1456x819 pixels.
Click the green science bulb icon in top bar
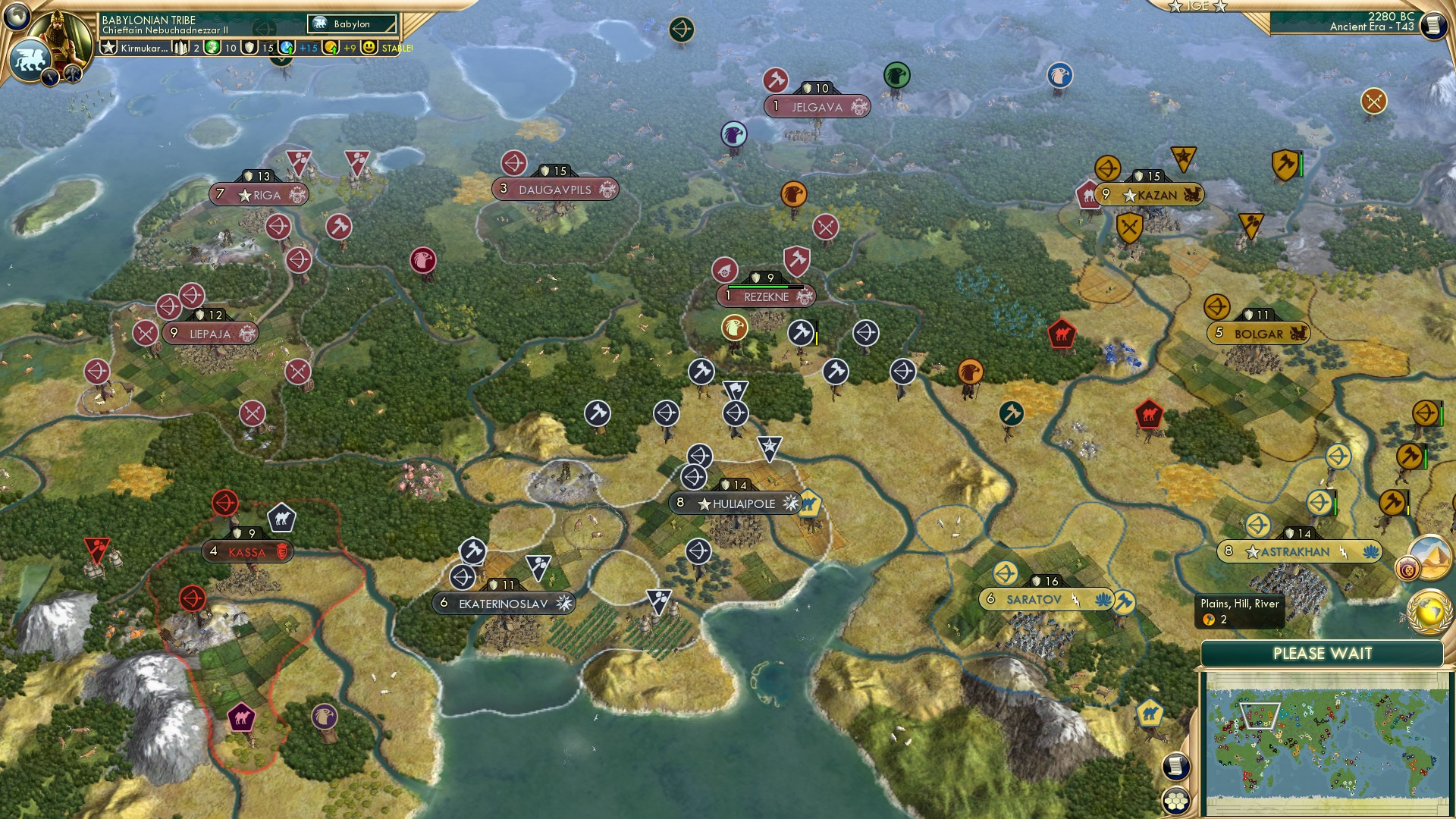[x=213, y=48]
